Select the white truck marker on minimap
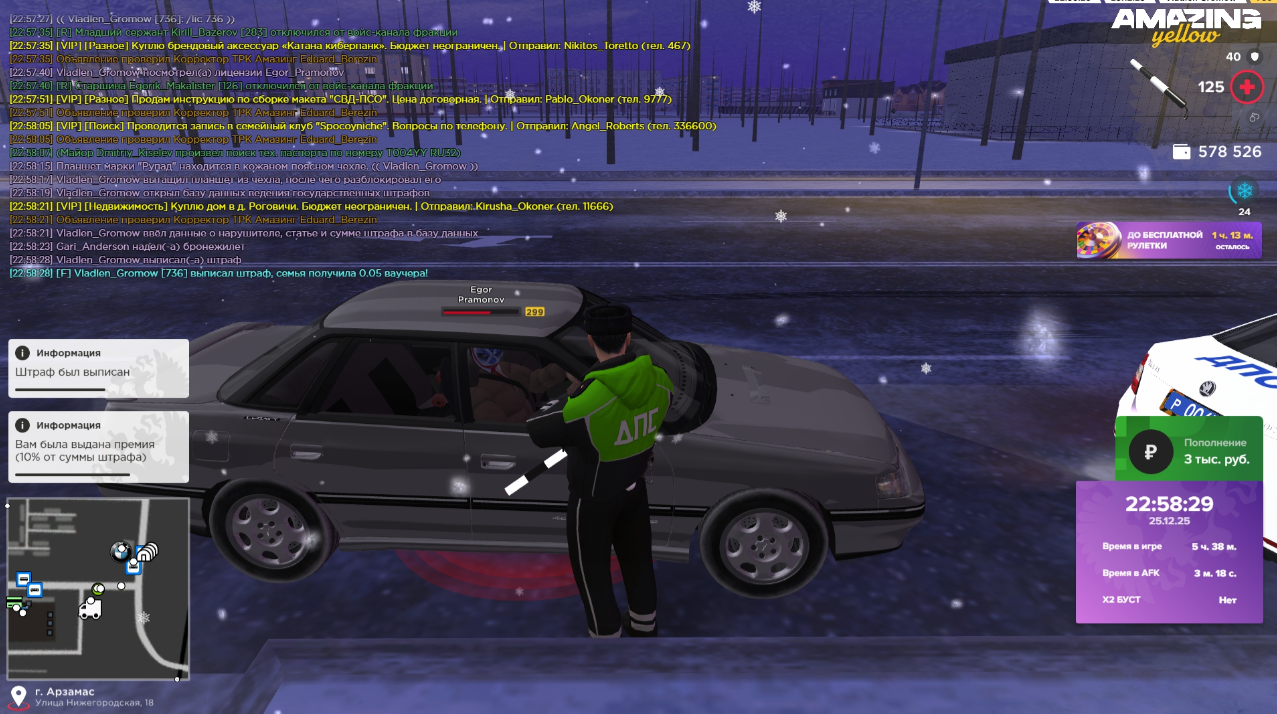Screen dimensions: 1277x714 click(90, 610)
